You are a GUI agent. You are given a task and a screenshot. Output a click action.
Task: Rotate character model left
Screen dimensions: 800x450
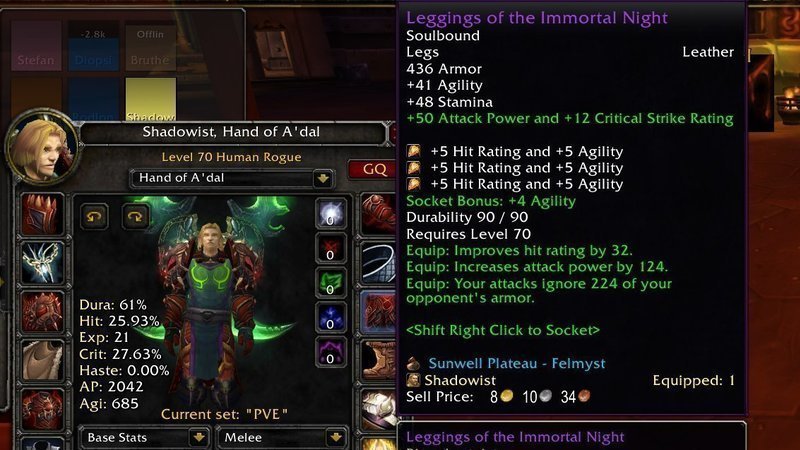[x=95, y=216]
